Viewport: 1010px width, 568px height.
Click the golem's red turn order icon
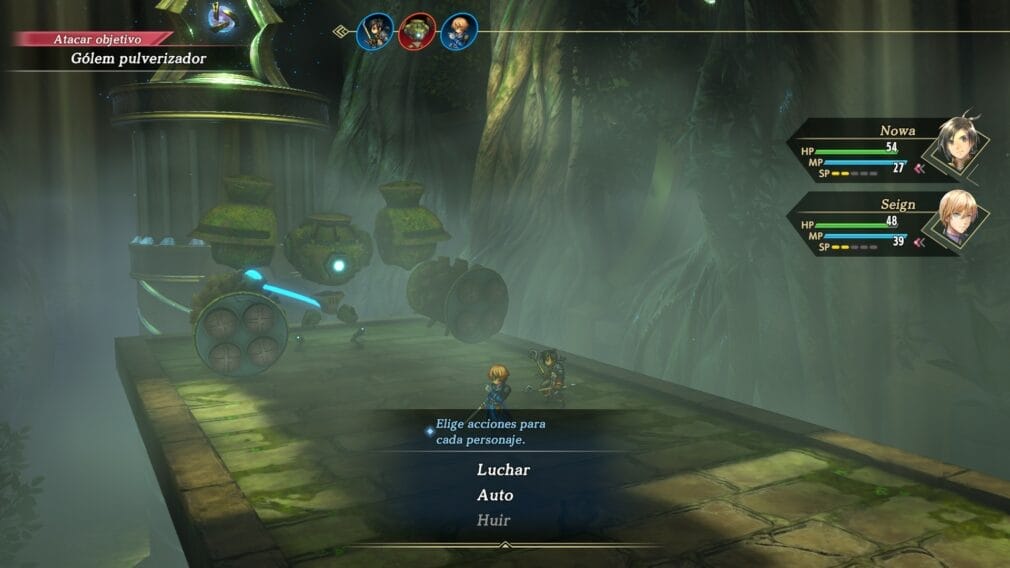tap(417, 31)
